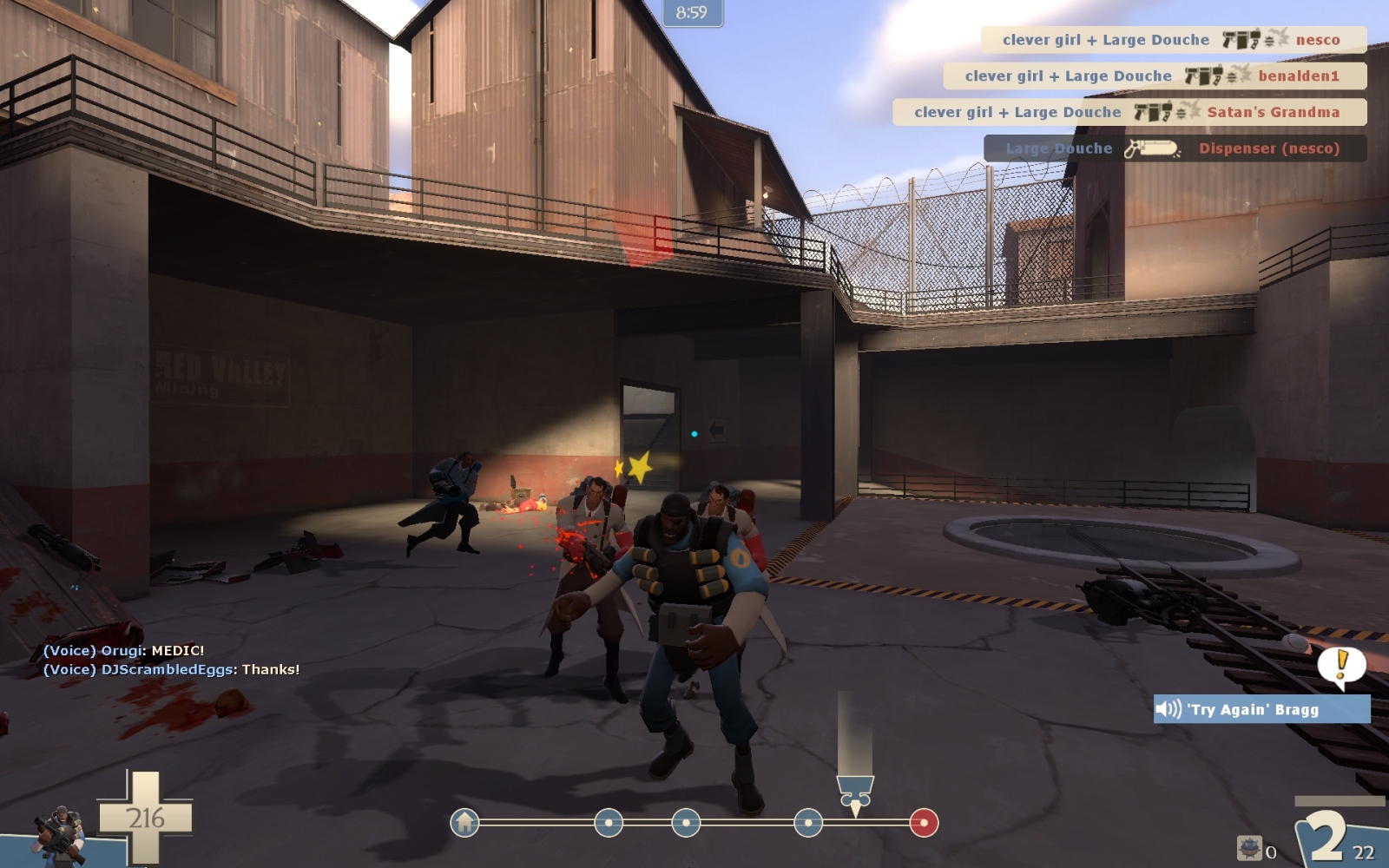Click the Dispenser (nesco) destruction notice

pos(1175,148)
